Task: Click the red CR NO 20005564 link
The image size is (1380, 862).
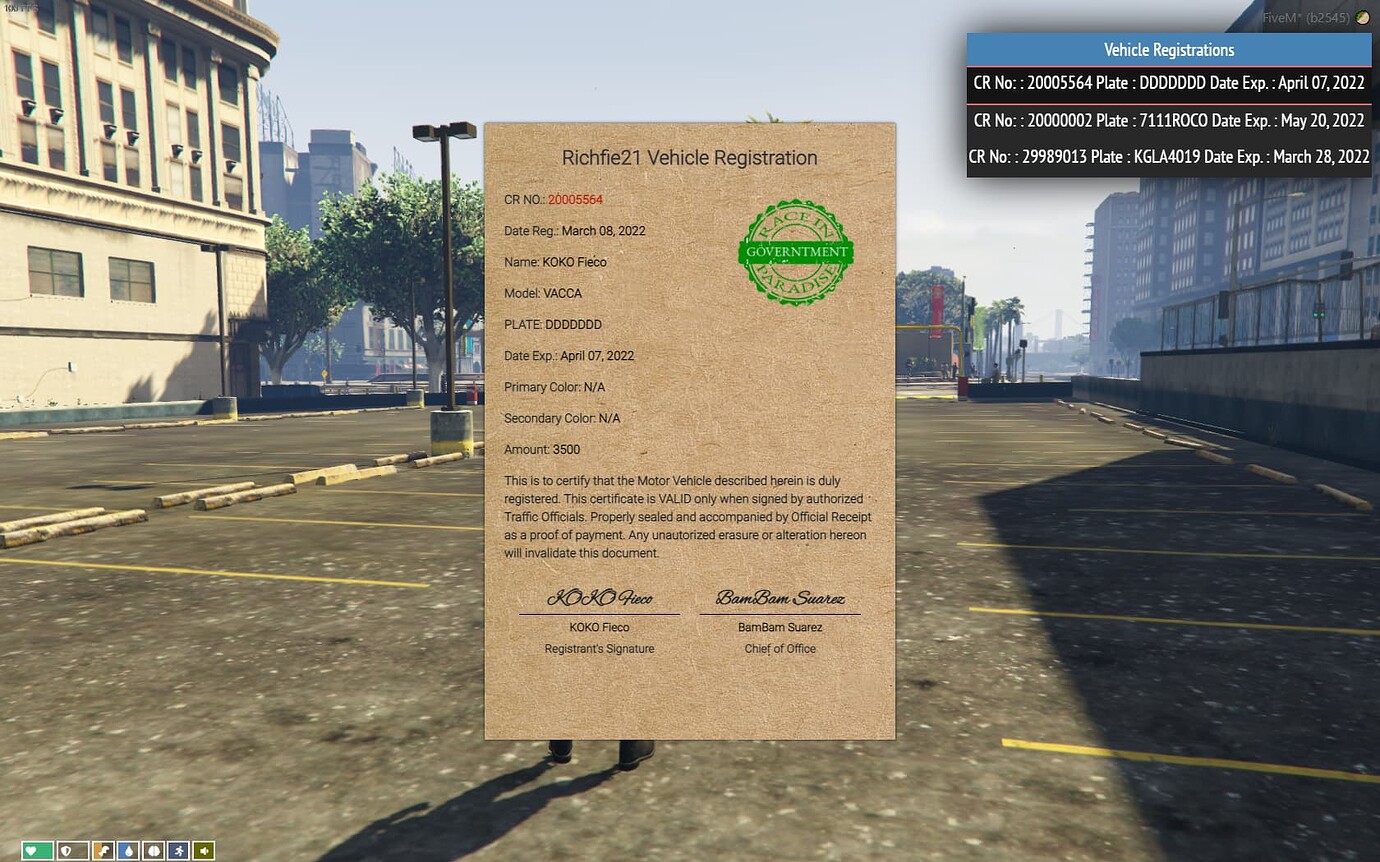Action: click(x=574, y=199)
